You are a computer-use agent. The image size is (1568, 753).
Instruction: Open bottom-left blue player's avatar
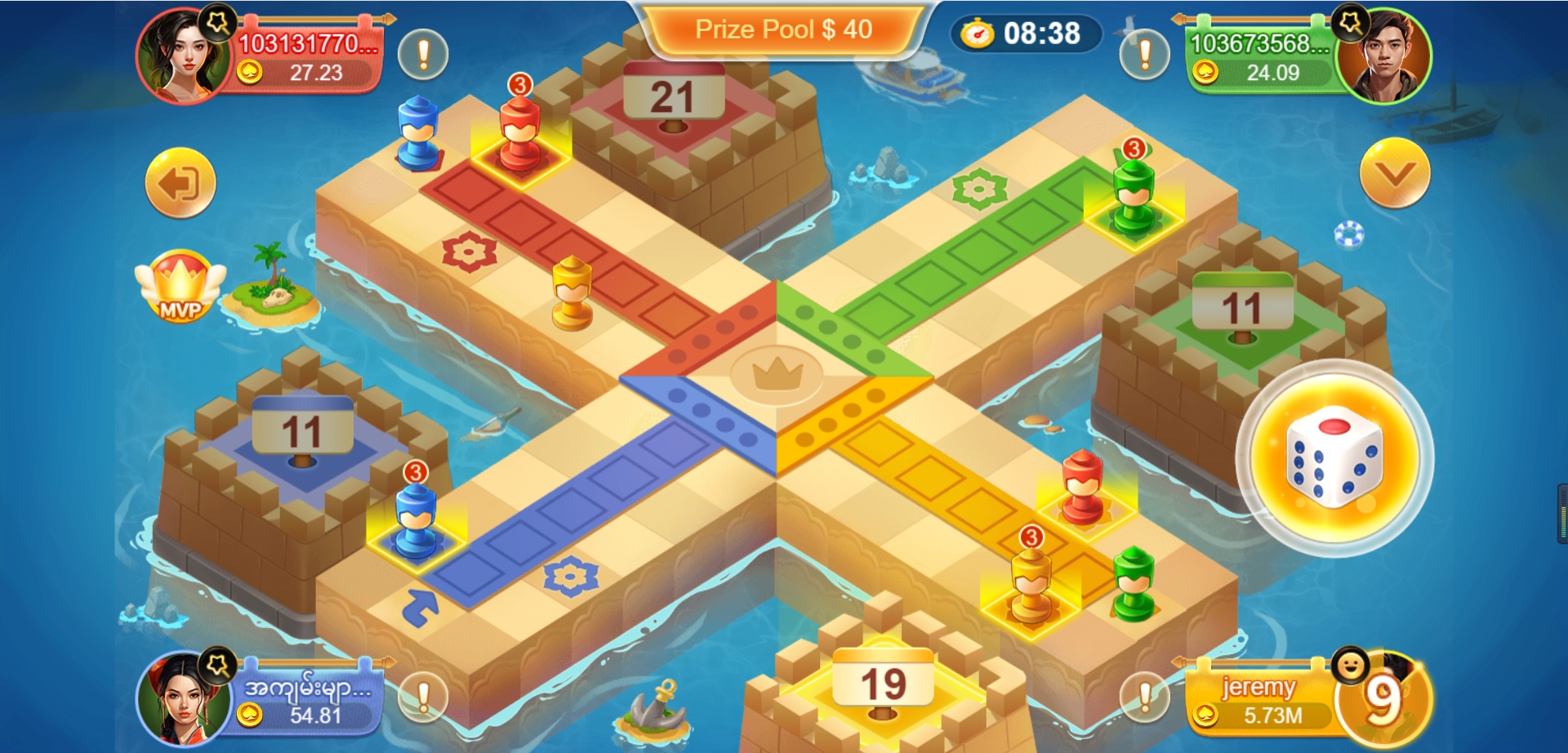click(x=183, y=698)
